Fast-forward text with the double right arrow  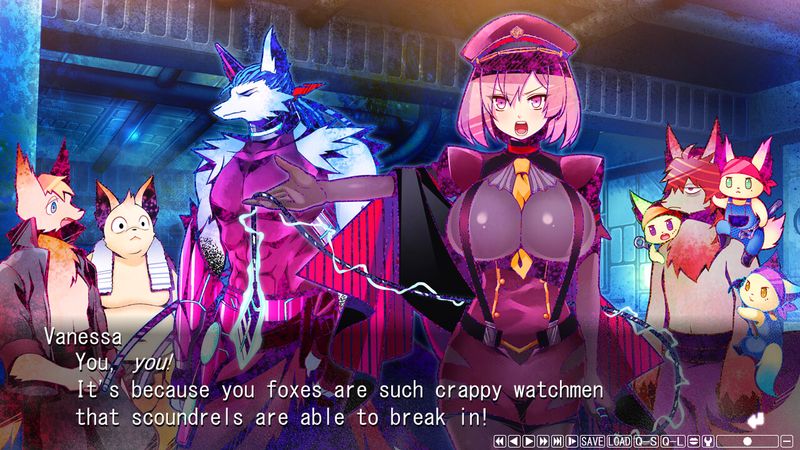click(543, 441)
